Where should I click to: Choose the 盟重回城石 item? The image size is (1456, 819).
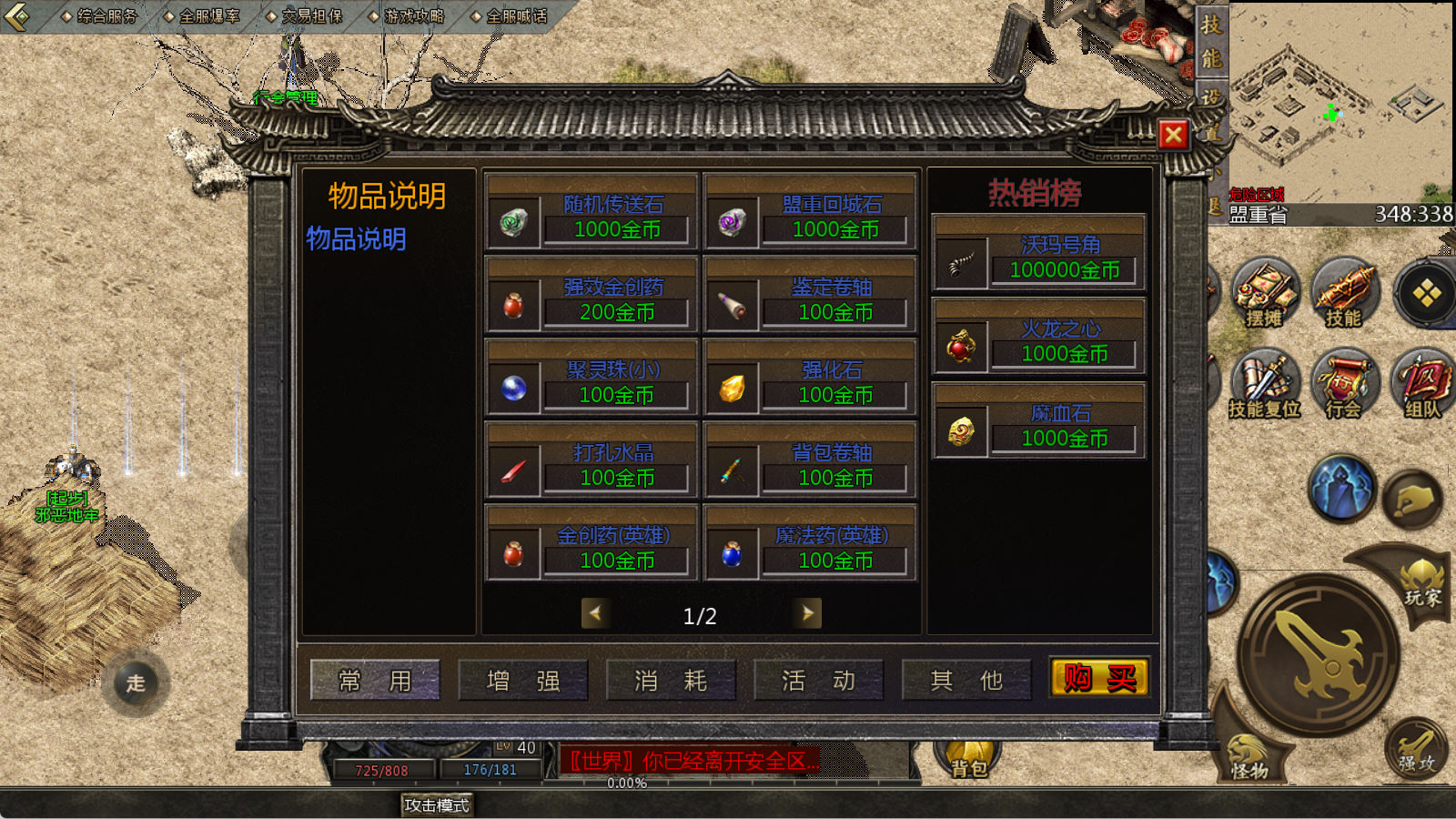(x=810, y=213)
